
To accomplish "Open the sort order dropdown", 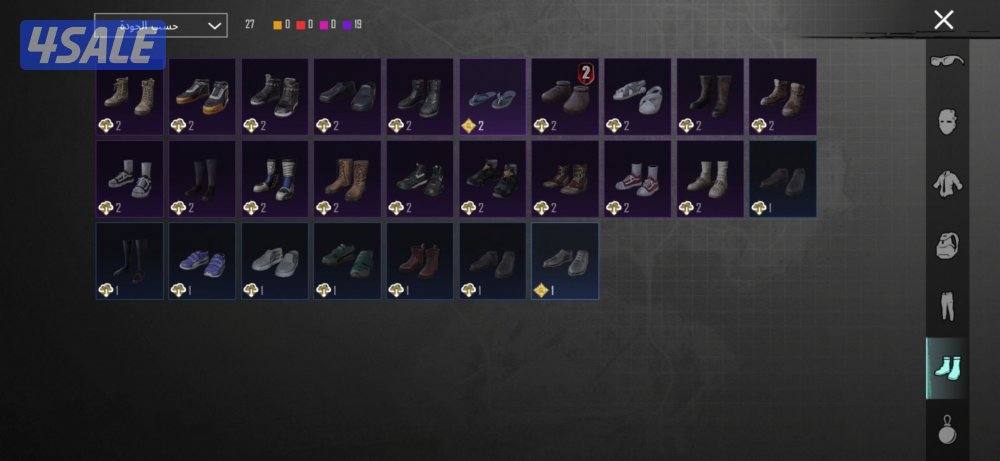I will click(x=161, y=25).
